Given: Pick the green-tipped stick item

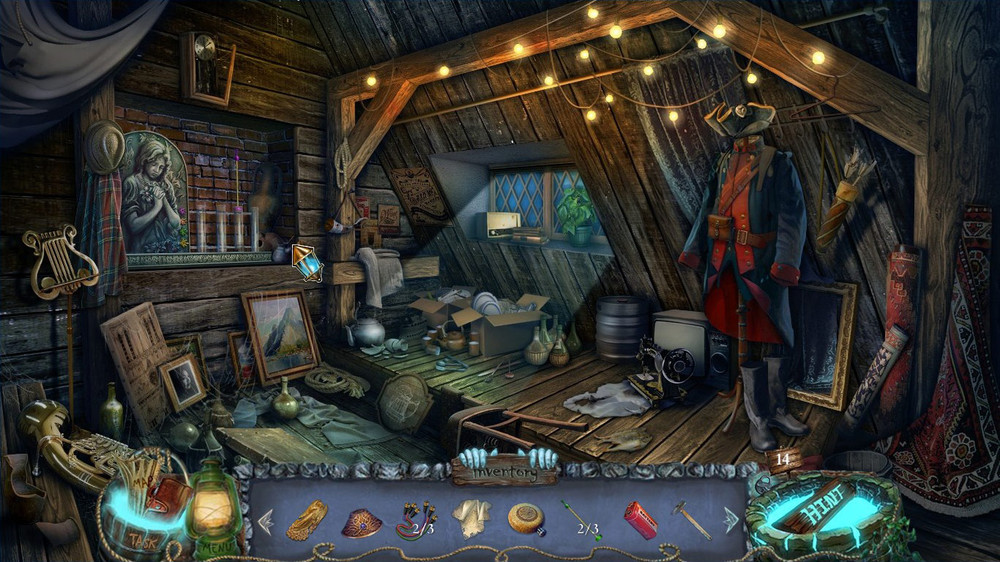Looking at the screenshot, I should pyautogui.click(x=580, y=520).
